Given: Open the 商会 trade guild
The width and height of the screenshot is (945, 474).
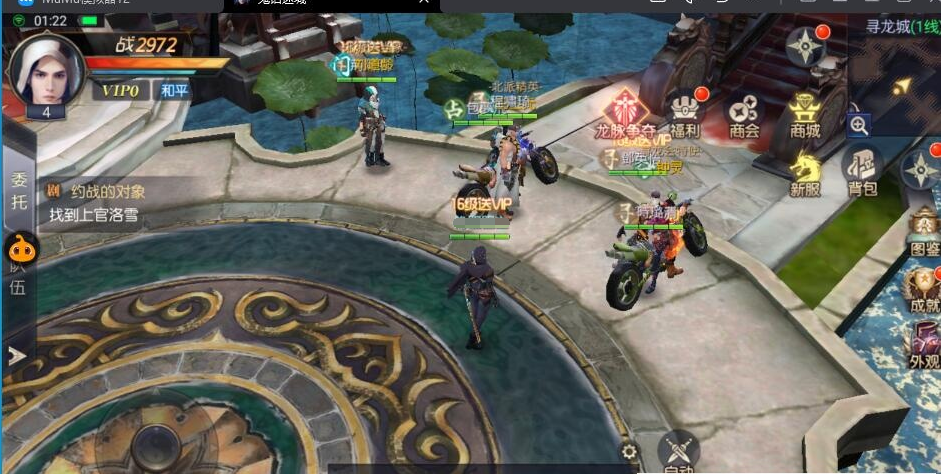Looking at the screenshot, I should click(744, 113).
